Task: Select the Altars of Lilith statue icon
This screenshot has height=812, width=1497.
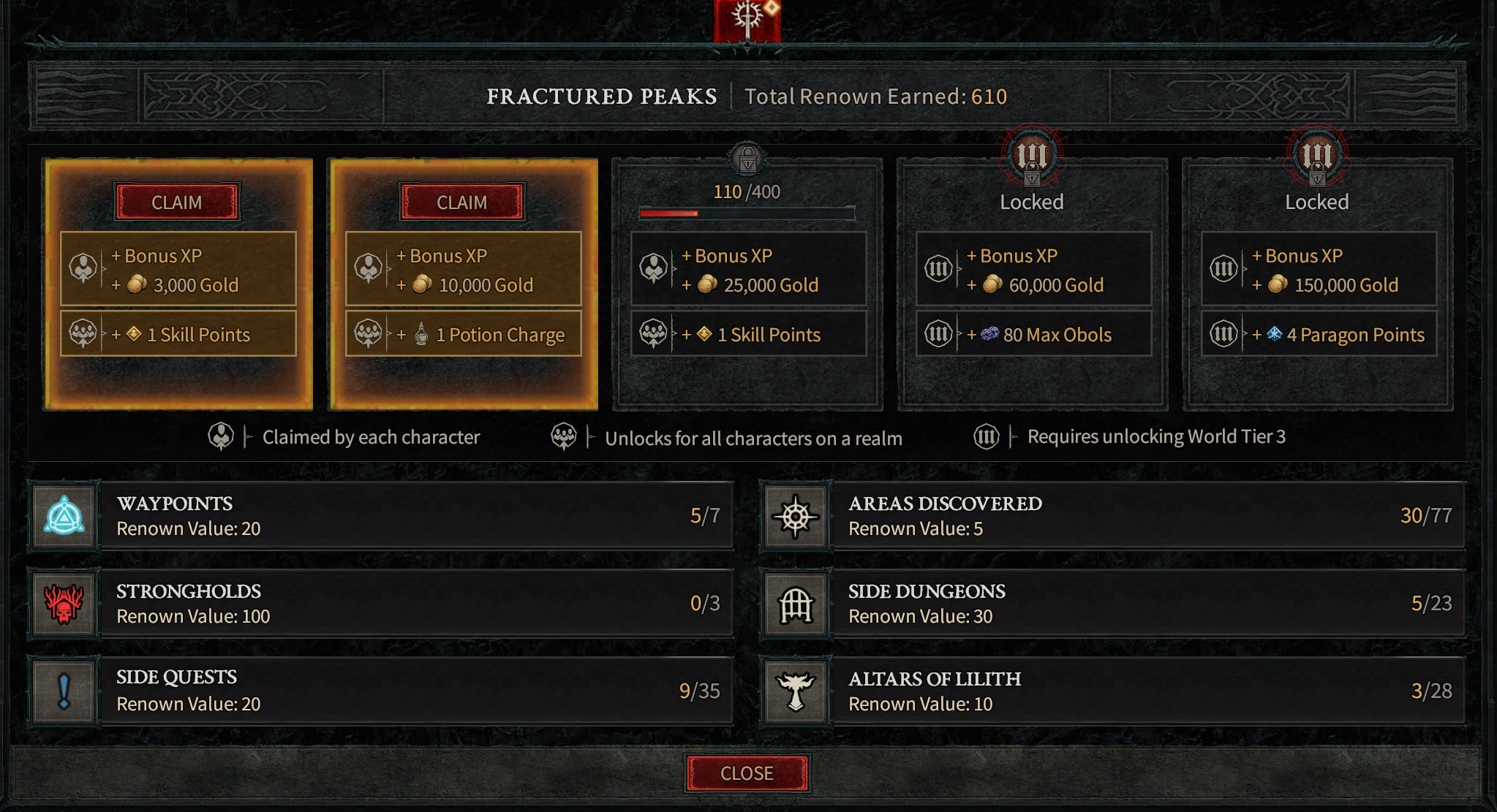Action: coord(797,691)
